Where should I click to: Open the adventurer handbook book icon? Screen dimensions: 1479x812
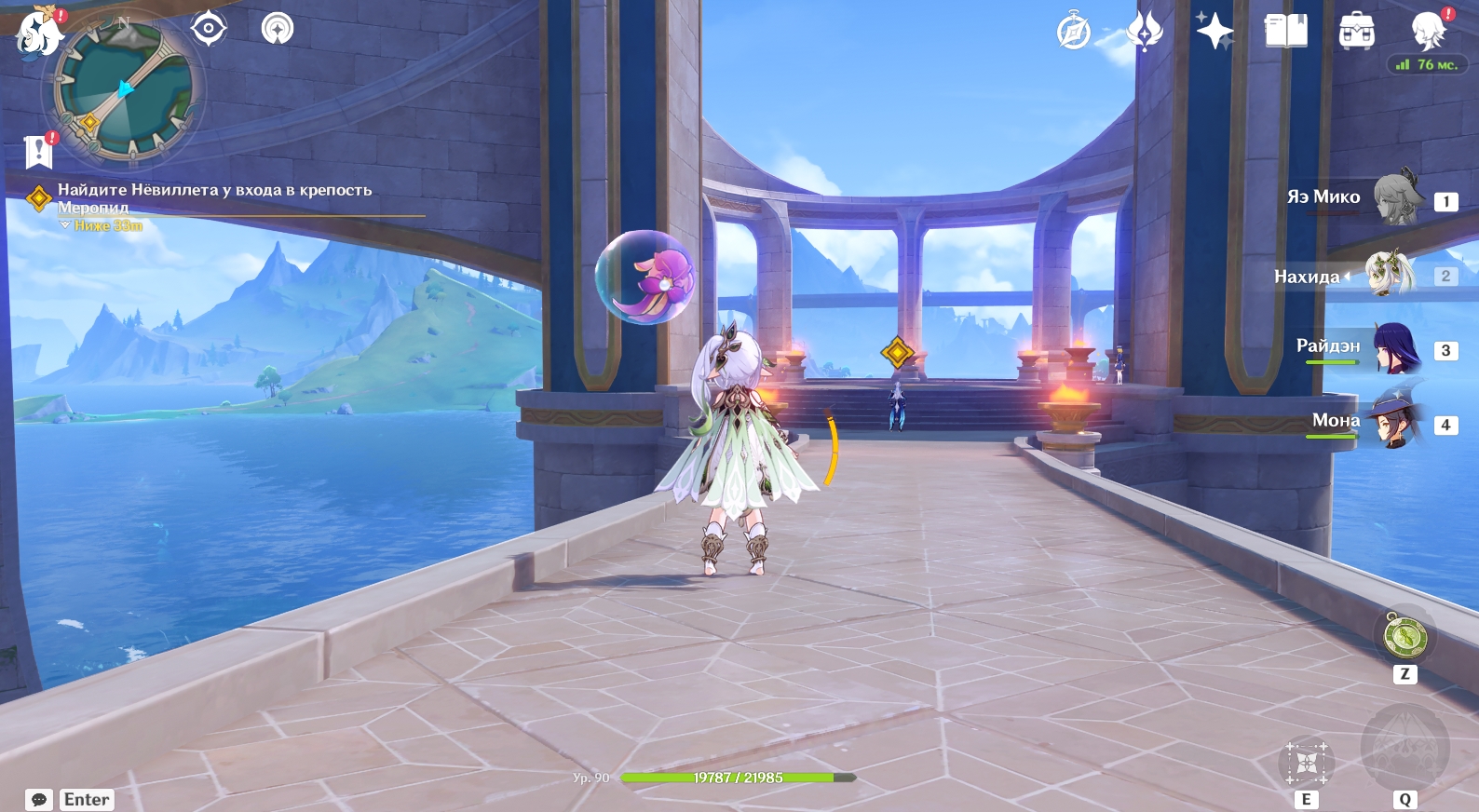tap(1285, 32)
